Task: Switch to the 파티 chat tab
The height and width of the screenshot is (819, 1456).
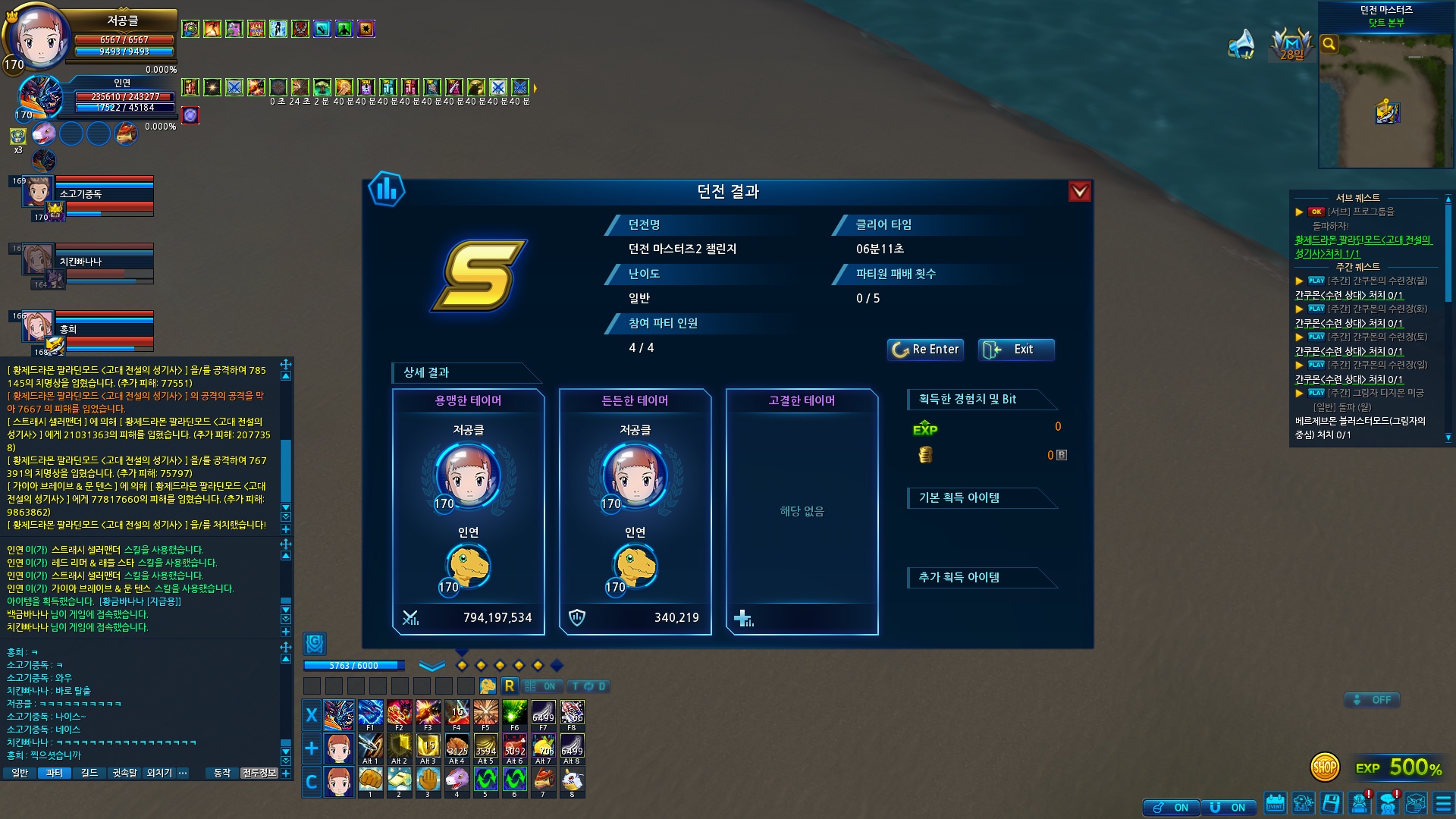Action: tap(54, 773)
